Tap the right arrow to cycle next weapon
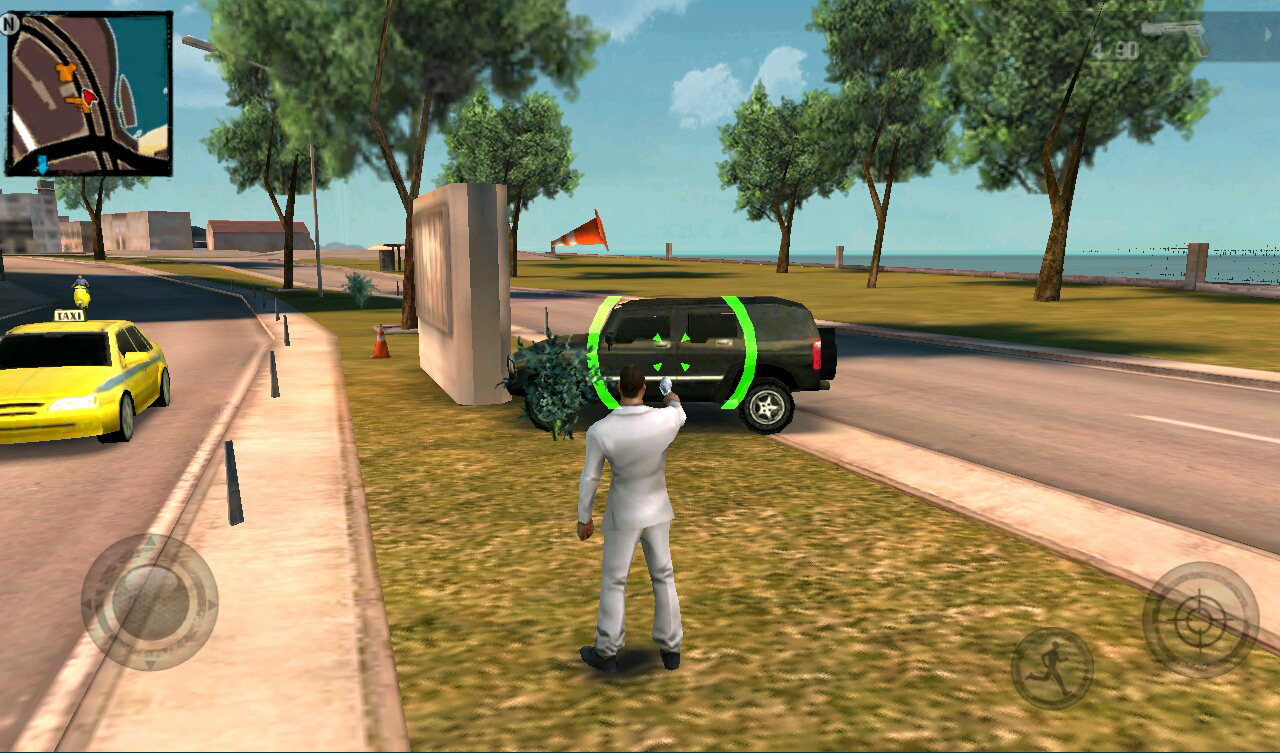The width and height of the screenshot is (1280, 753). (x=1269, y=33)
